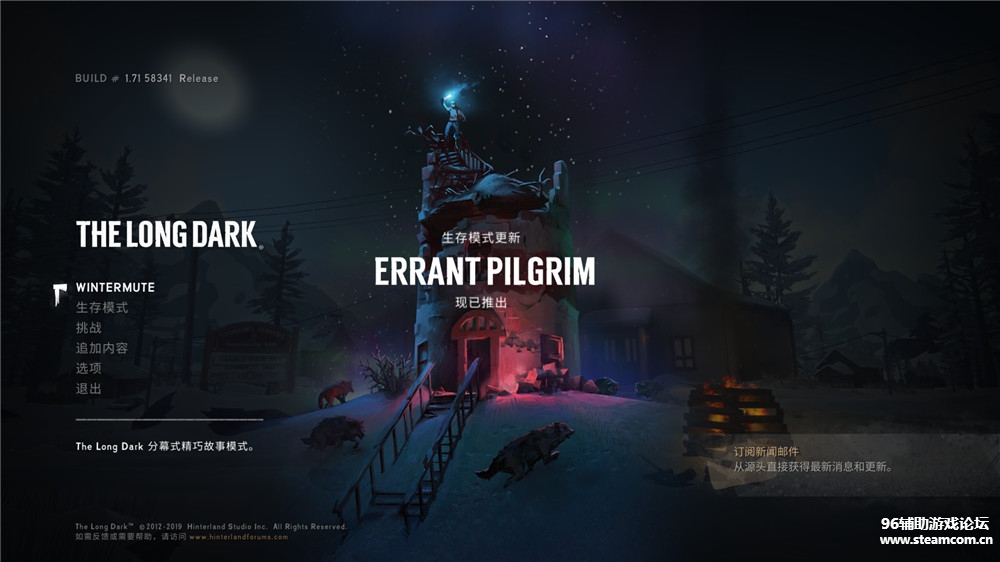Choose the 挑战 challenges entry
This screenshot has height=562, width=1000.
click(x=89, y=328)
